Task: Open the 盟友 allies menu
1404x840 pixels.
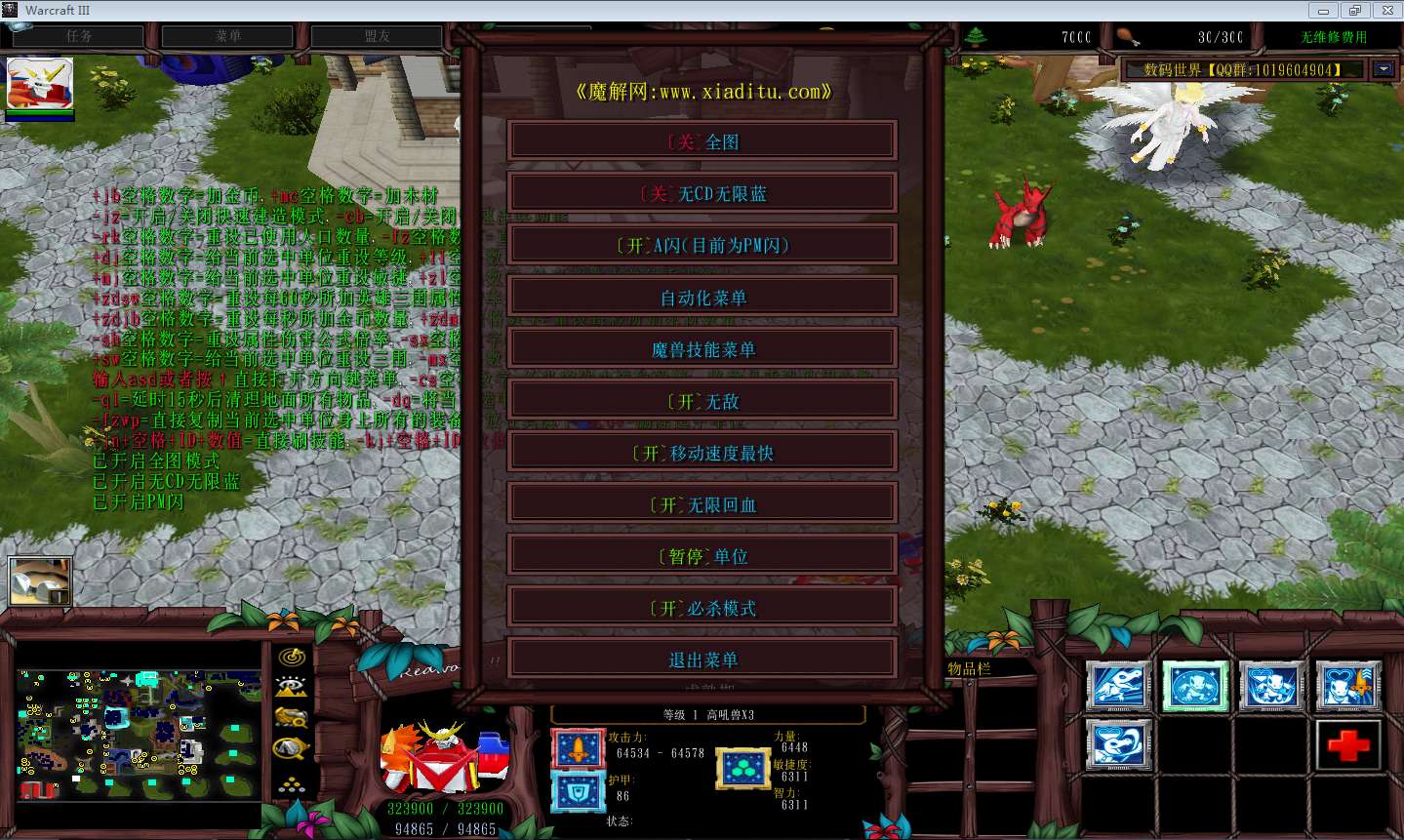Action: click(x=377, y=35)
